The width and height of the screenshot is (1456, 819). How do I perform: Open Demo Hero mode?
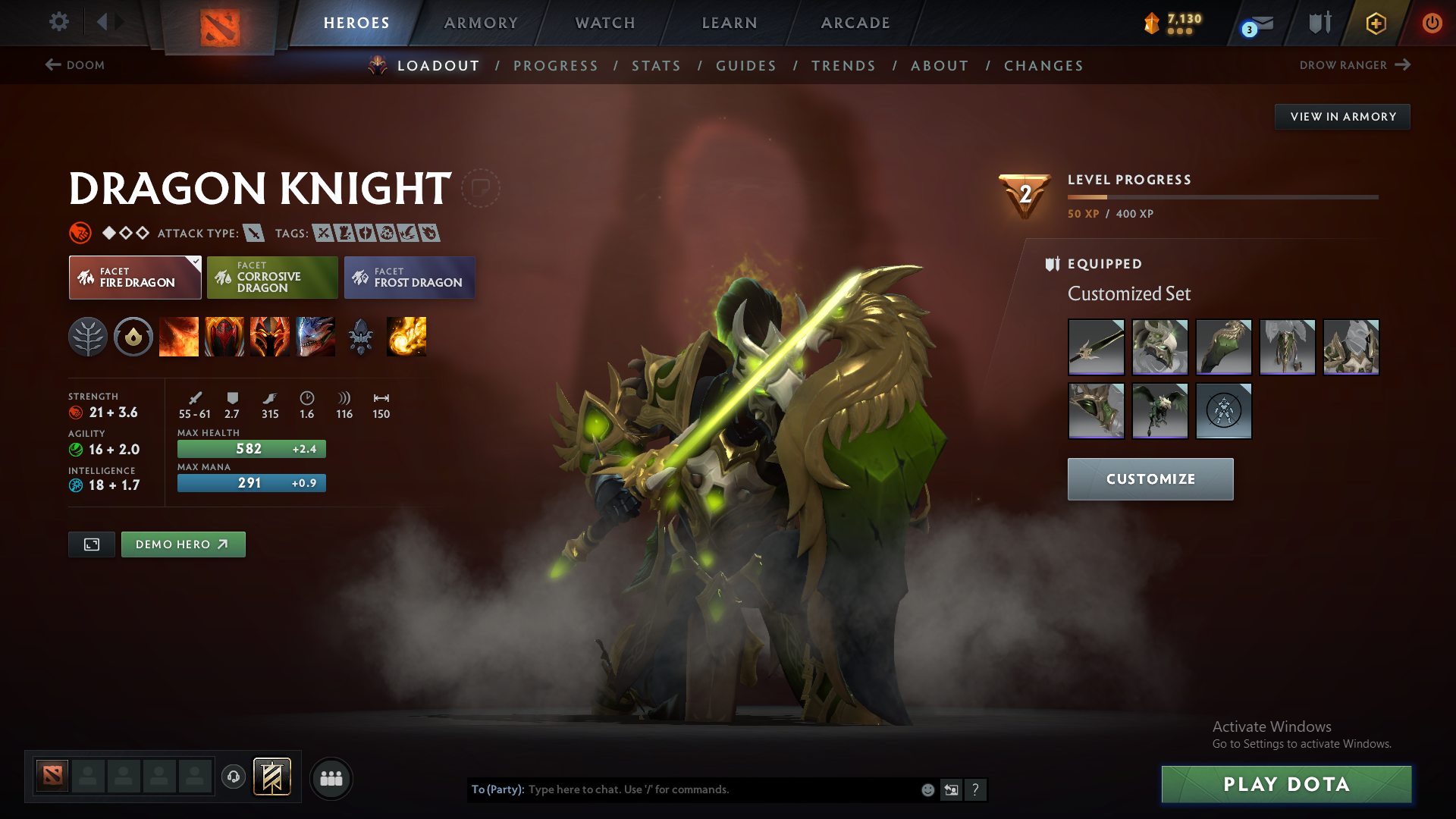pyautogui.click(x=183, y=544)
